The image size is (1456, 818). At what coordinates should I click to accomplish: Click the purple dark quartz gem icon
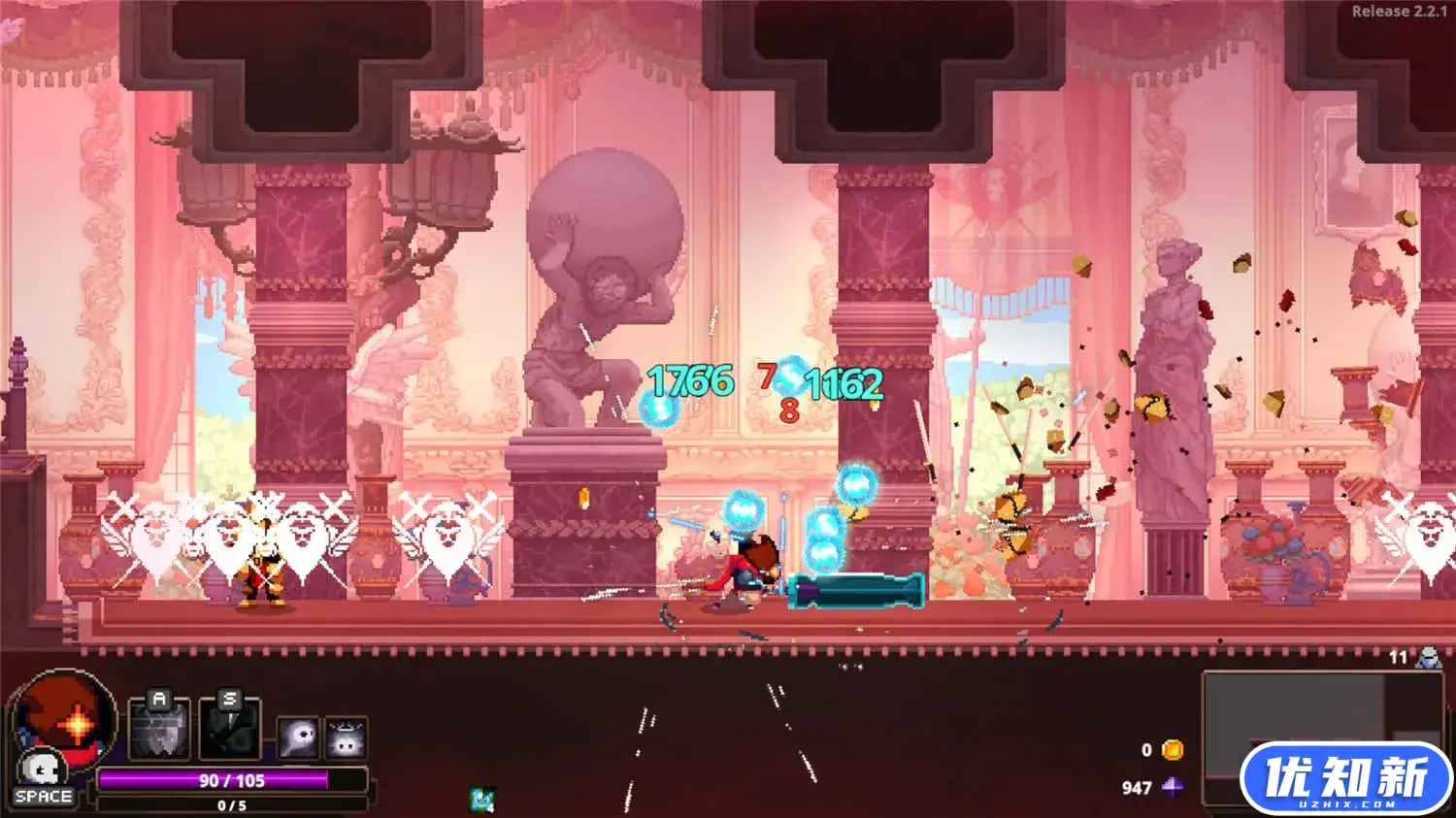click(1173, 787)
